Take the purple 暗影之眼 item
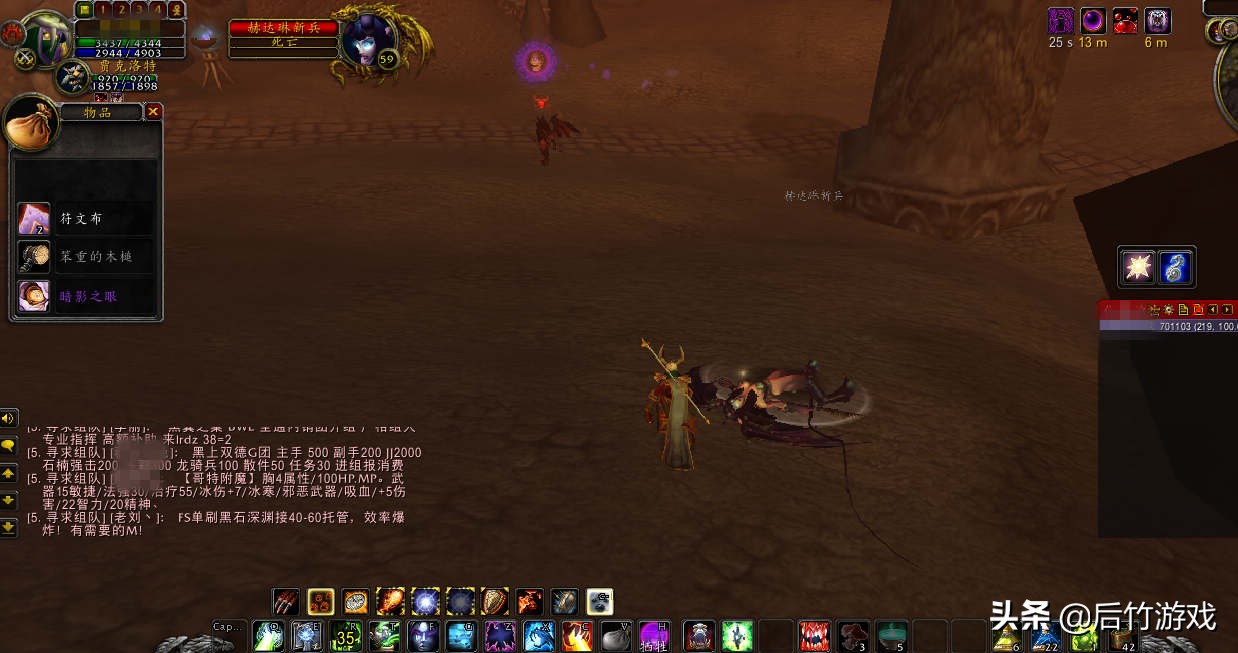 pyautogui.click(x=34, y=295)
